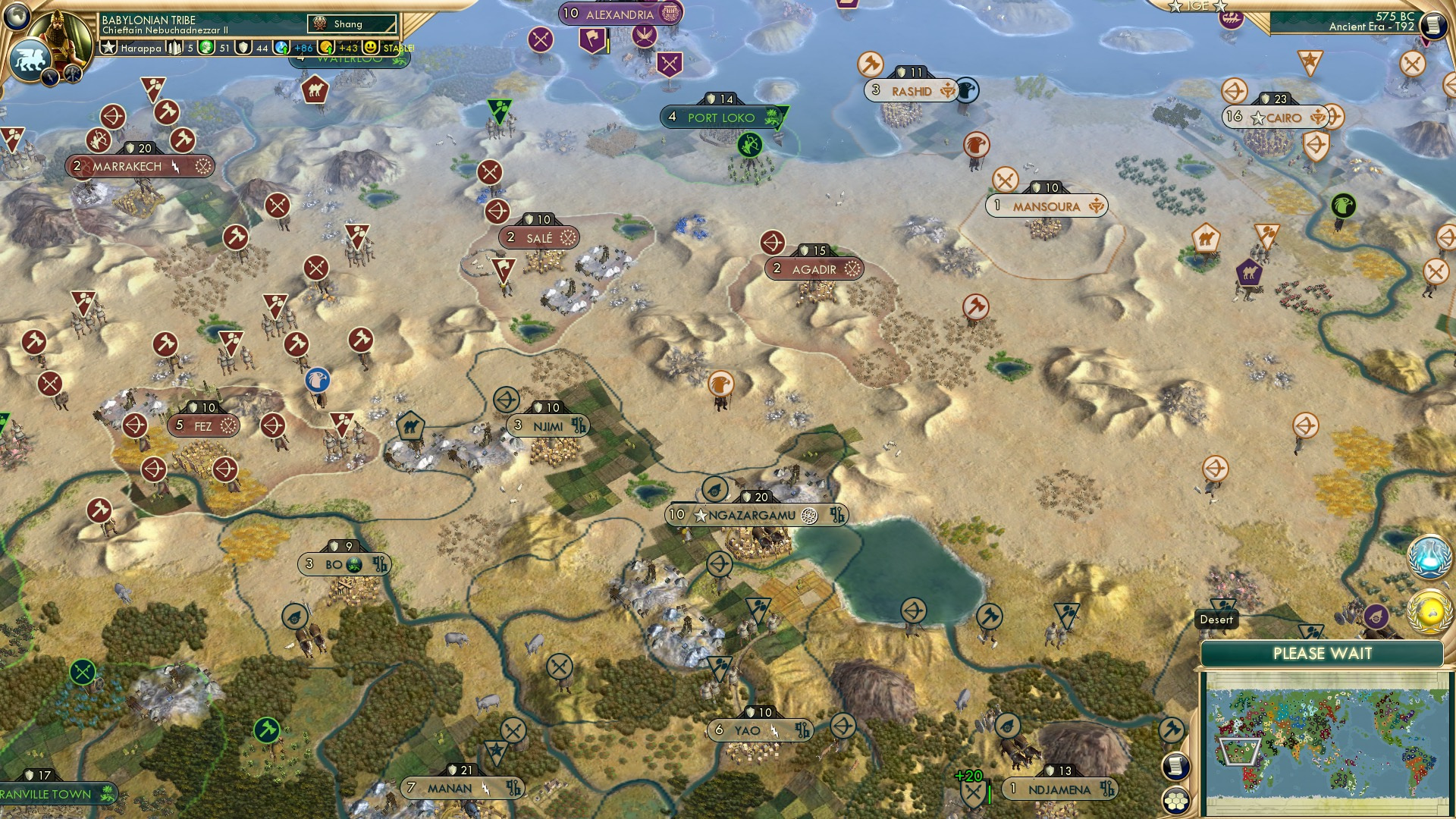
Task: Click the +86 science beaker icon
Action: [281, 48]
